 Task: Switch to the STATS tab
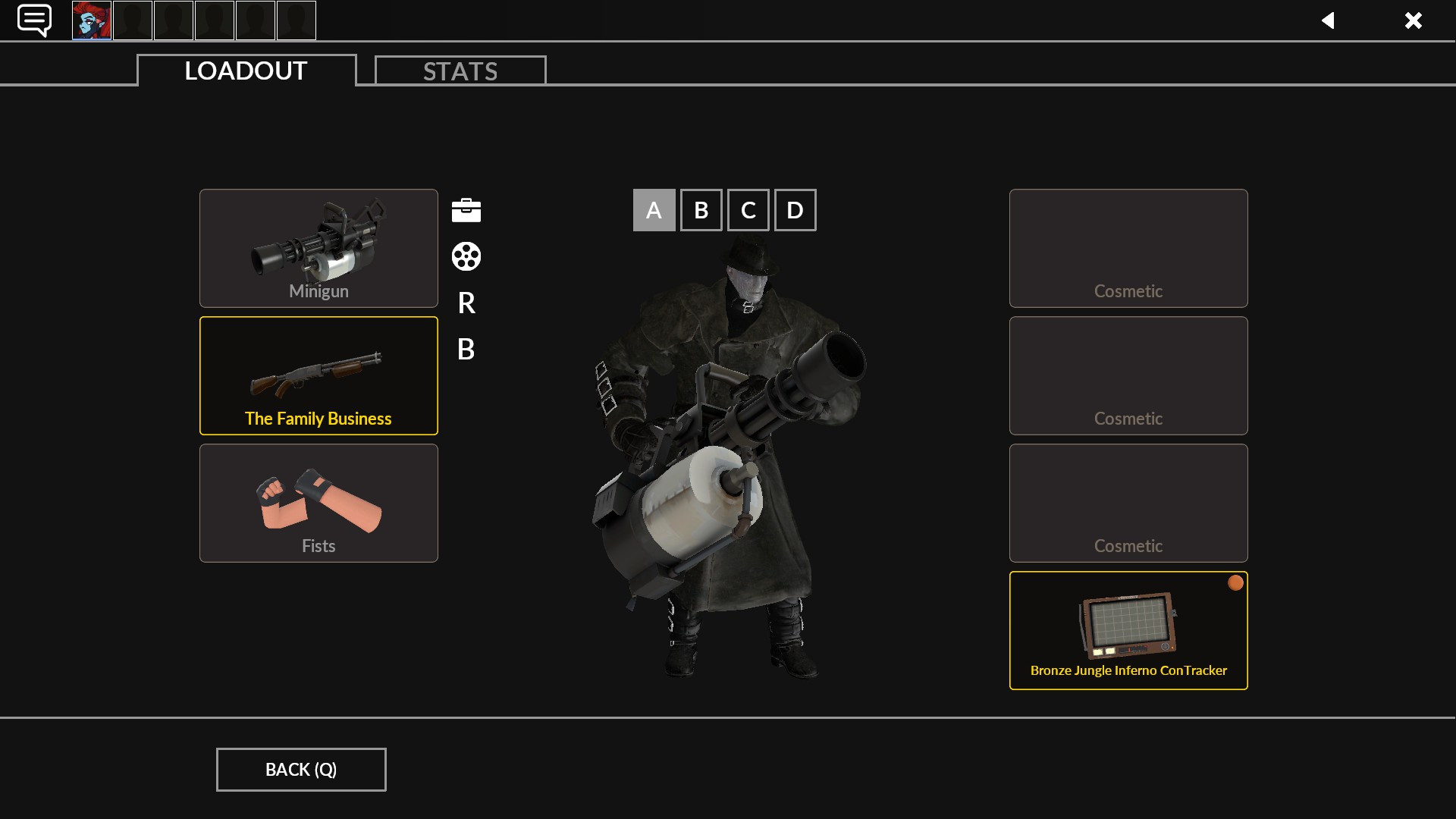pos(460,70)
